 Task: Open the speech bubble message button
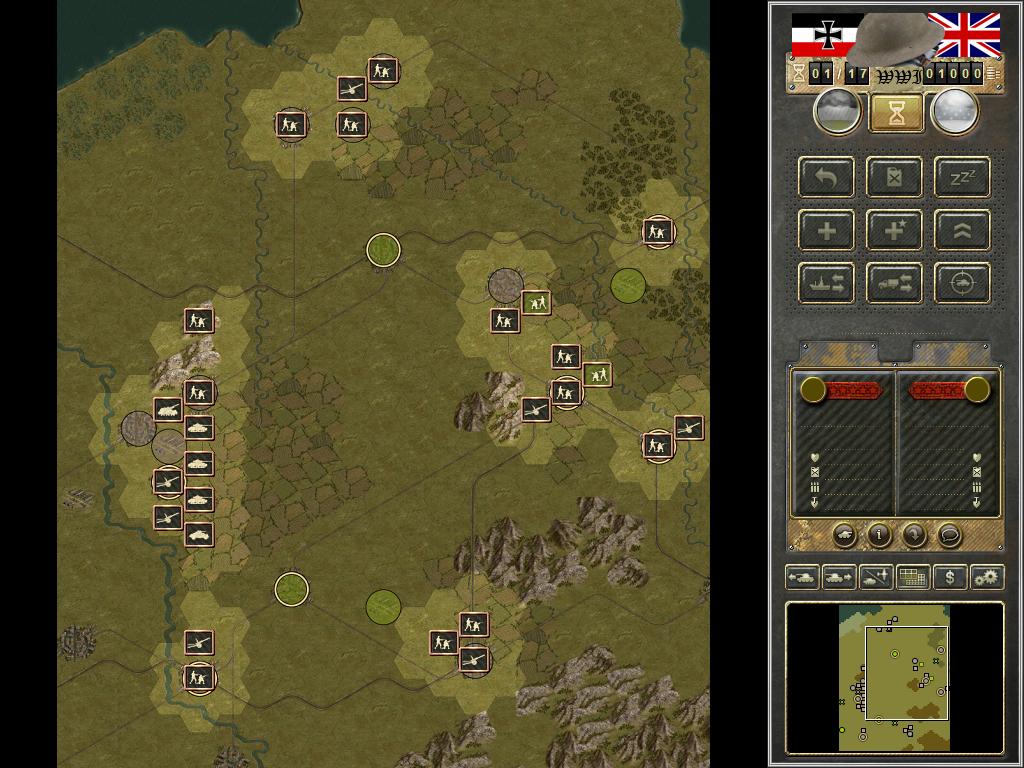tap(949, 535)
